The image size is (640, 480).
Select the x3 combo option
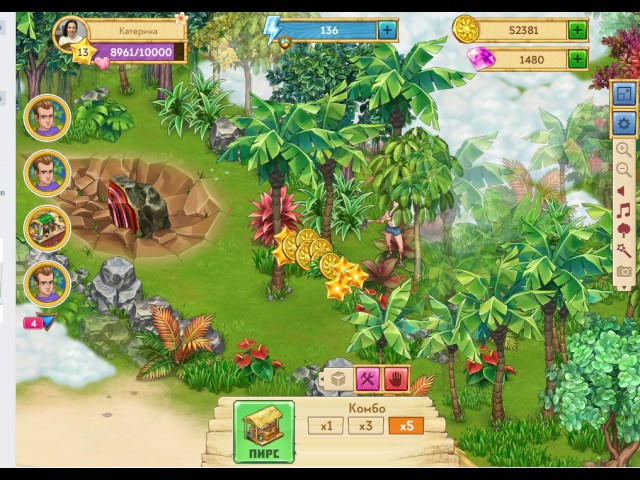tap(366, 426)
